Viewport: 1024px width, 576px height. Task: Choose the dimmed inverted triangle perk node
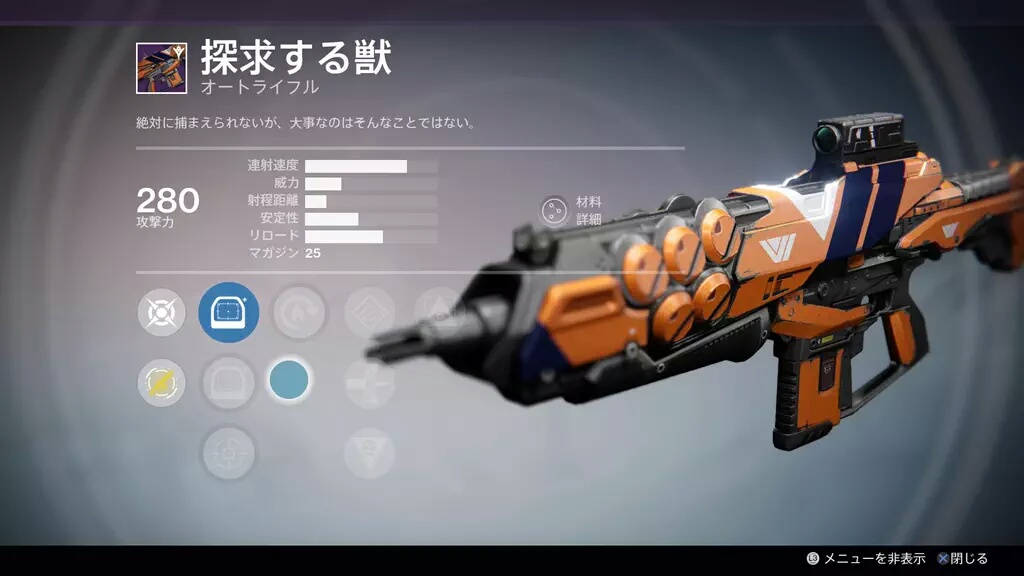click(x=369, y=453)
